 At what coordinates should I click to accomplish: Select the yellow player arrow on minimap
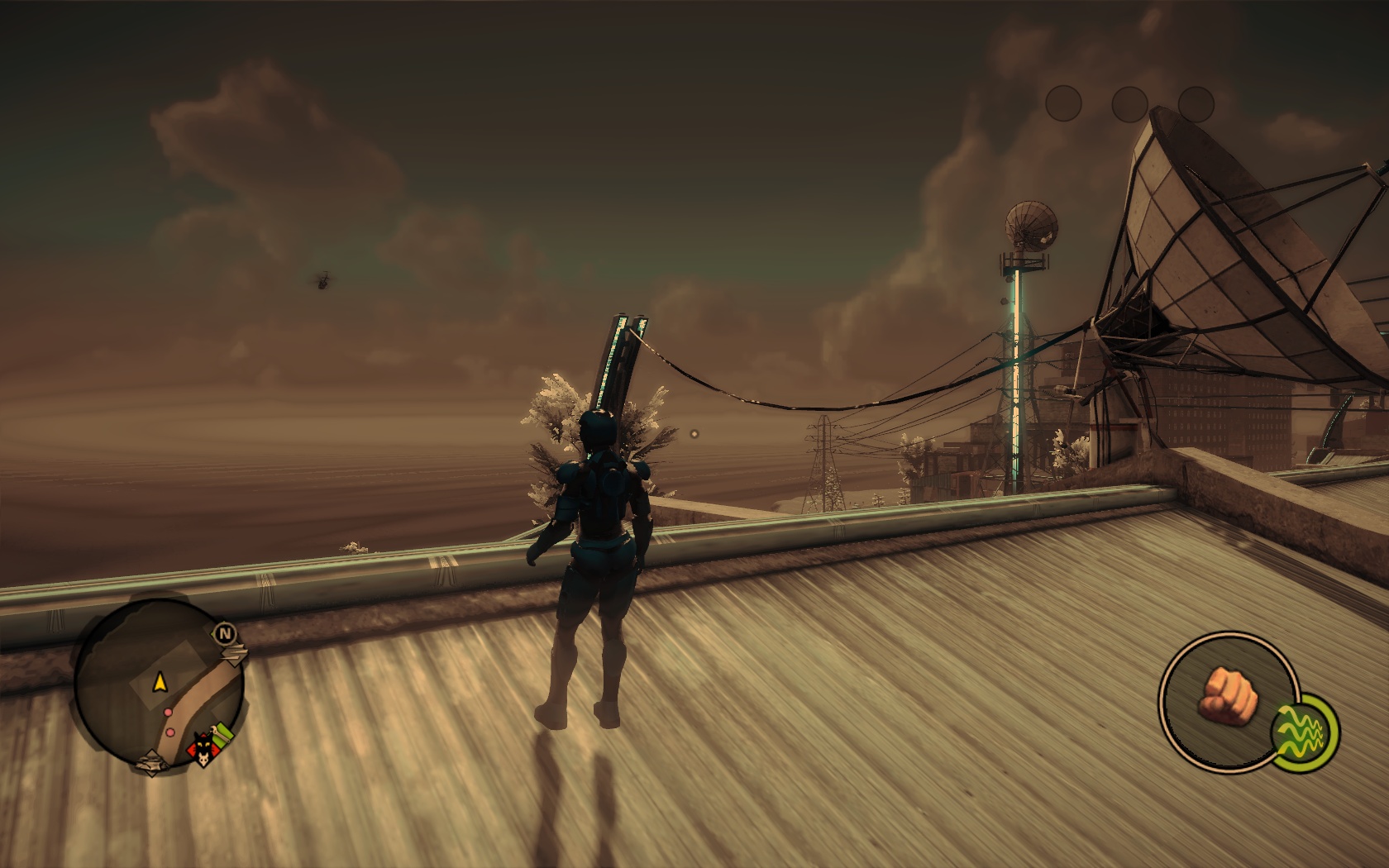[160, 683]
